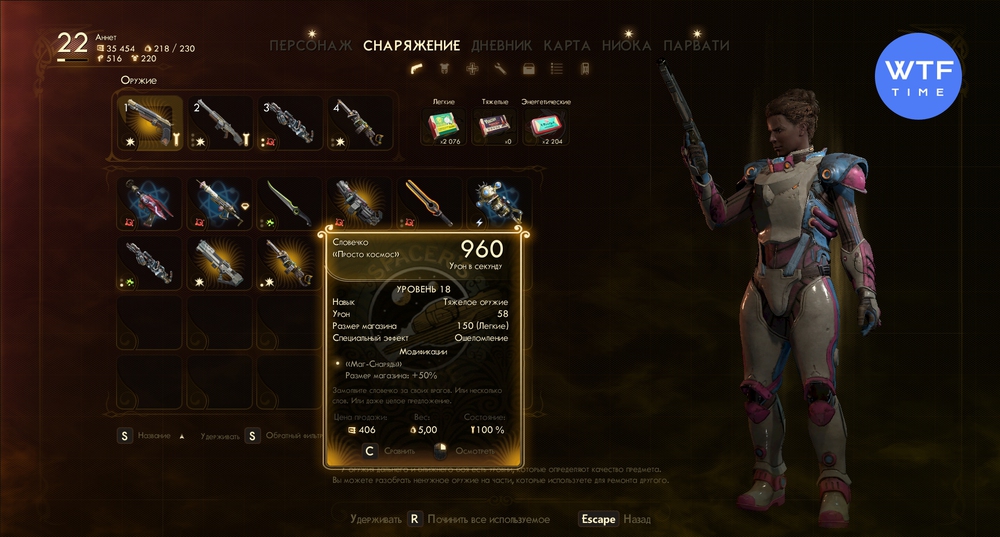Open the ДНЕВНИК journal tab
Image resolution: width=1000 pixels, height=537 pixels.
coord(501,45)
